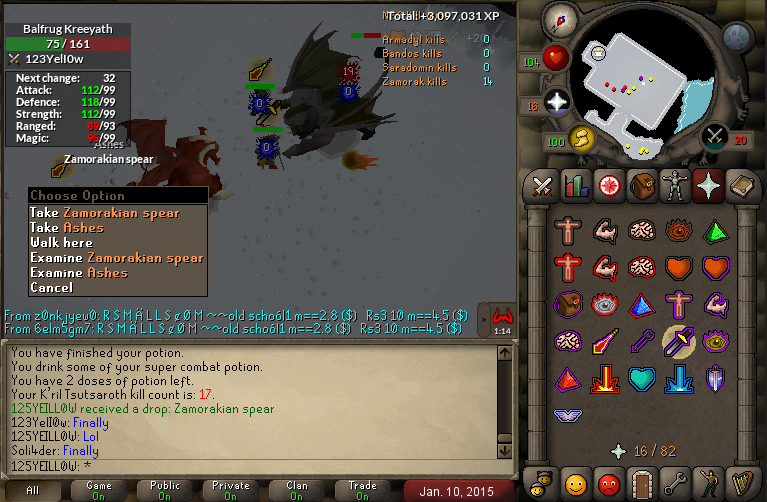
Task: Toggle run with the boot energy orb
Action: point(580,138)
